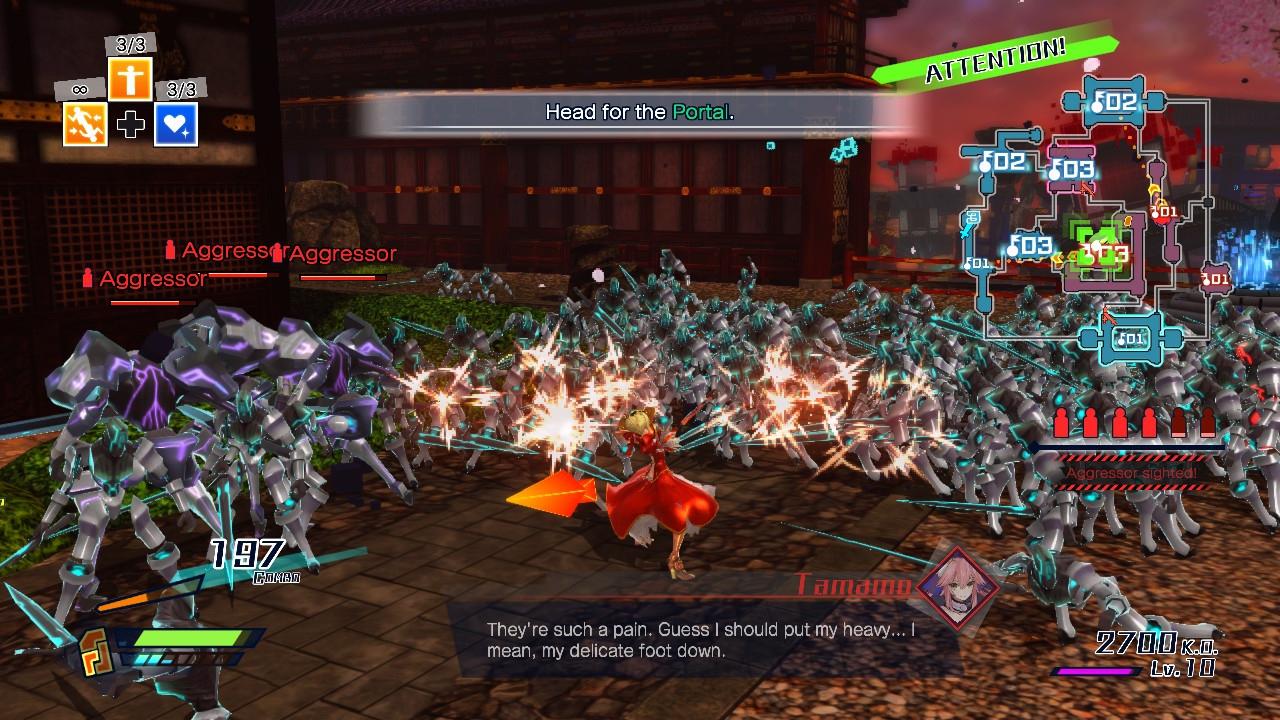This screenshot has height=720, width=1280.
Task: Activate the orange sparkle skill with infinite uses
Action: coord(85,124)
